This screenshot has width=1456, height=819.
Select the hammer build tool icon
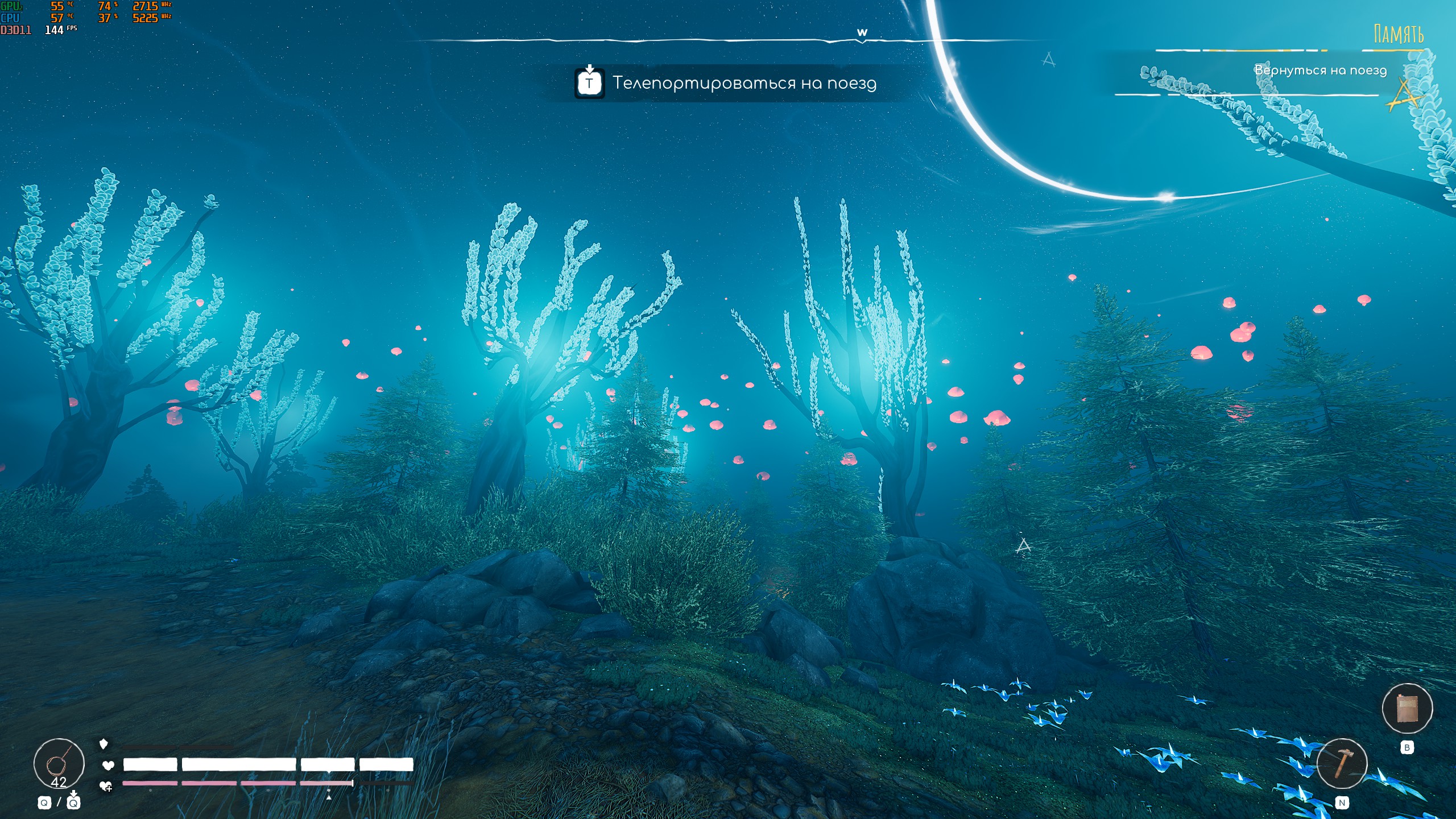pos(1342,763)
